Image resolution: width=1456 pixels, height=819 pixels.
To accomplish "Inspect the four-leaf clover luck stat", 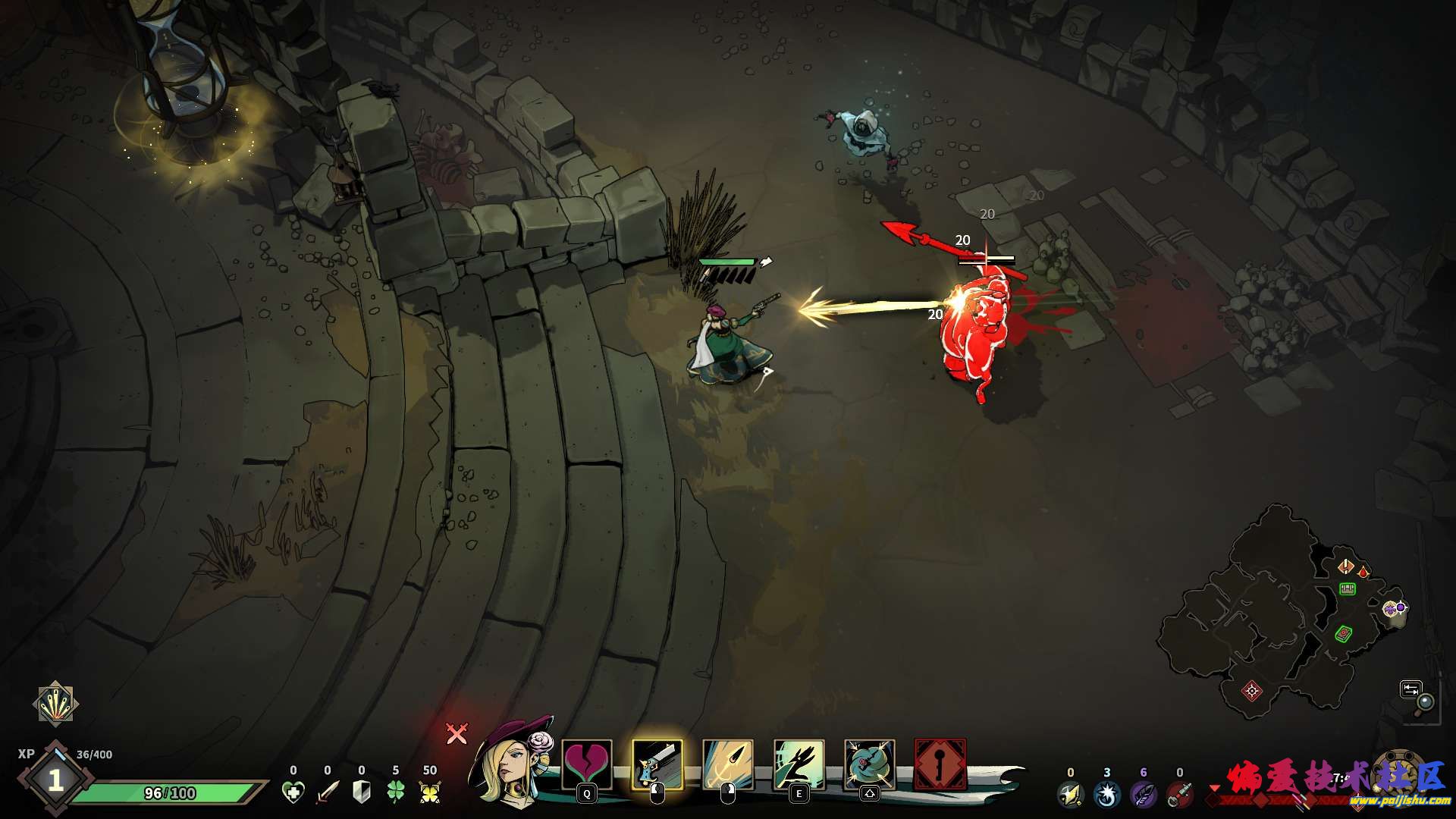I will (x=396, y=792).
